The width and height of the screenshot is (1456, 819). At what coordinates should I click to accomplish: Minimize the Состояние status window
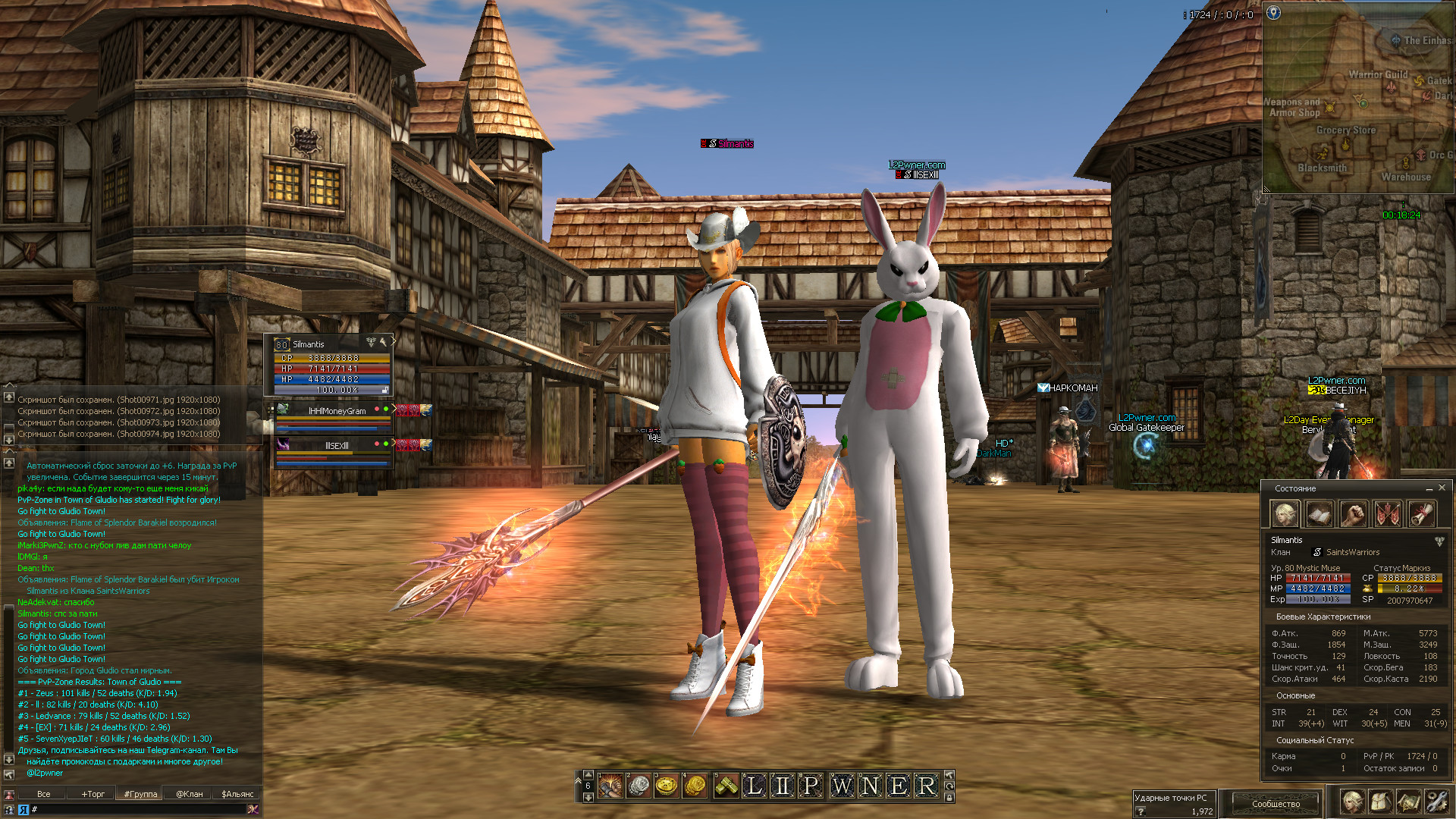pos(1429,488)
